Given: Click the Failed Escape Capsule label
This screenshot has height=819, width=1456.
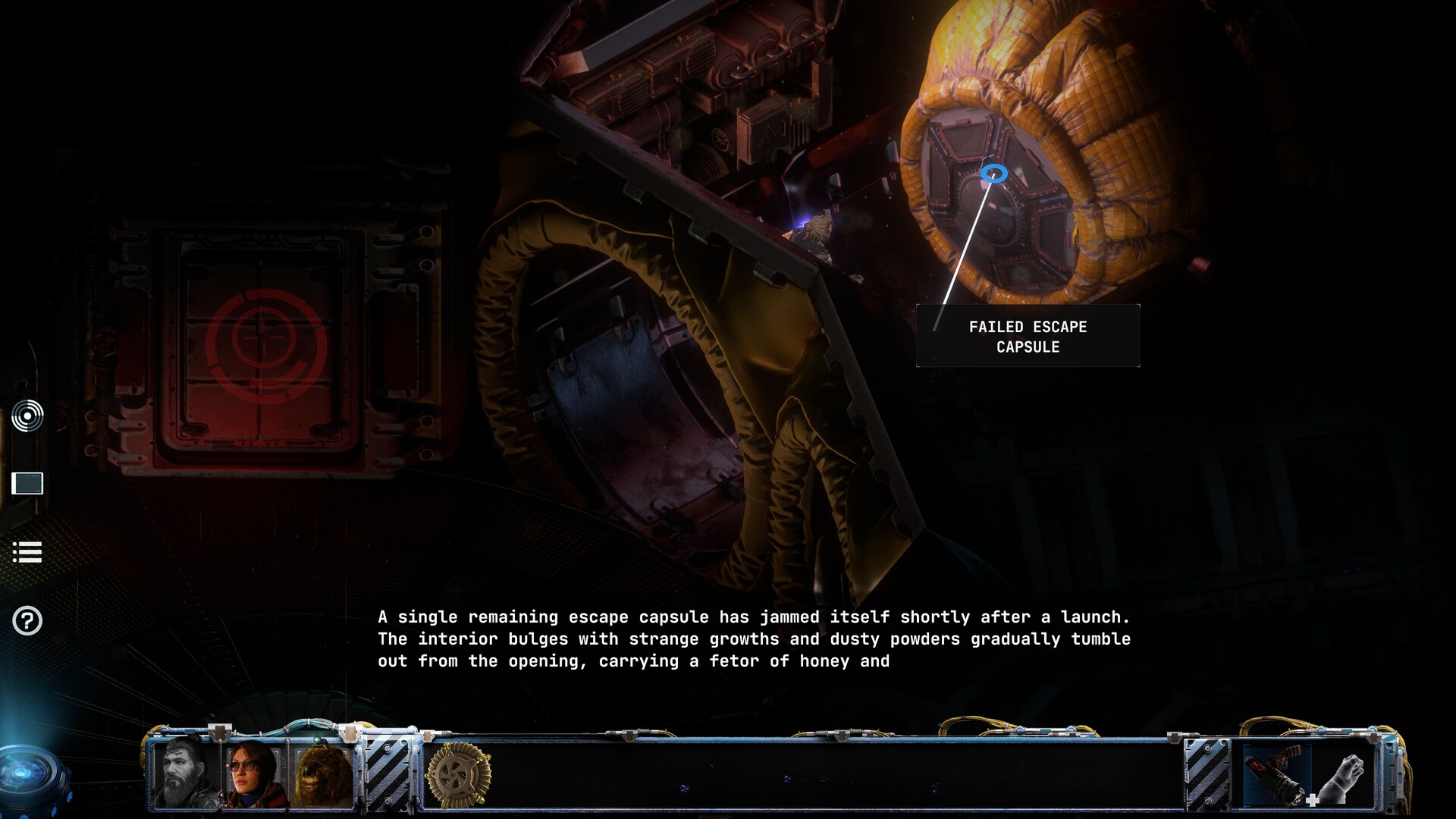Looking at the screenshot, I should tap(1028, 337).
